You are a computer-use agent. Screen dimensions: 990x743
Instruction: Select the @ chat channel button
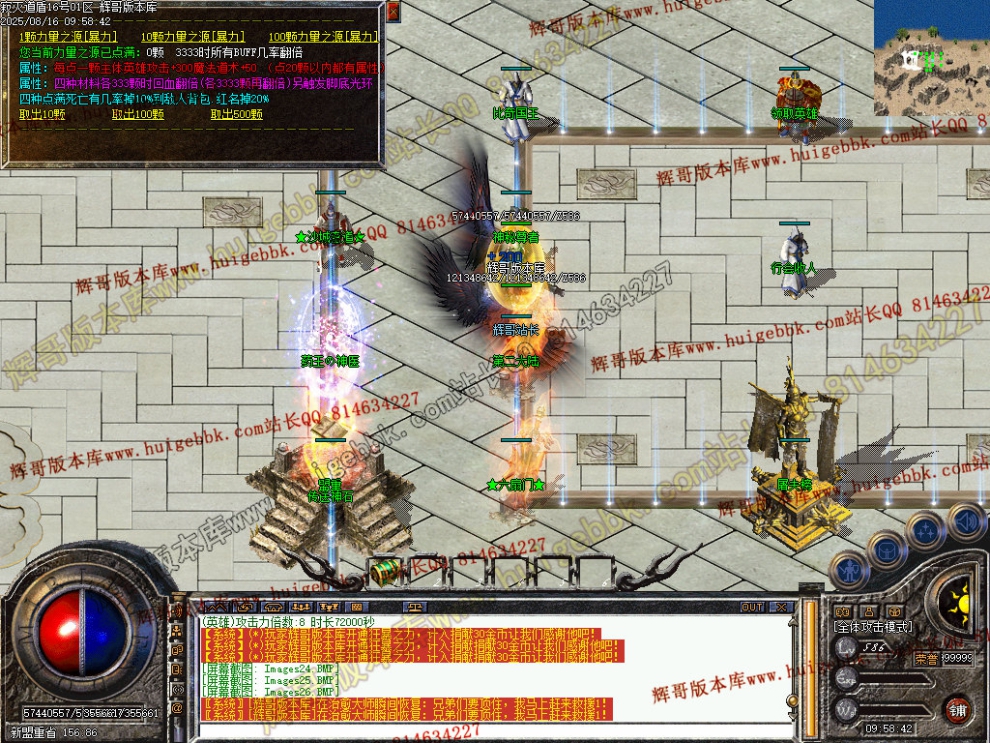click(177, 708)
